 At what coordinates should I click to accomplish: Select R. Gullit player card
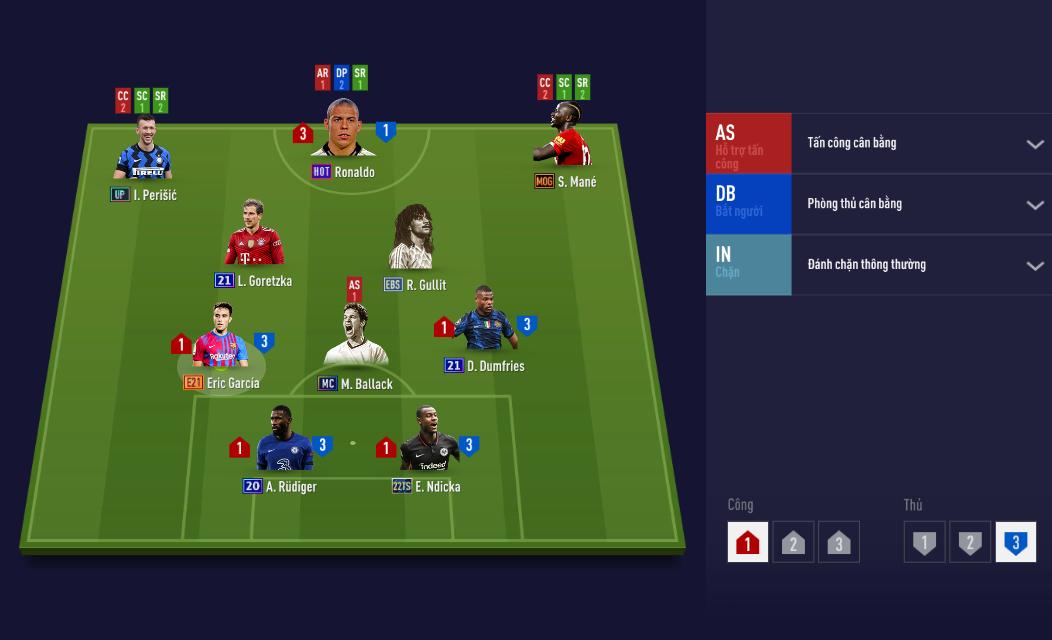412,240
